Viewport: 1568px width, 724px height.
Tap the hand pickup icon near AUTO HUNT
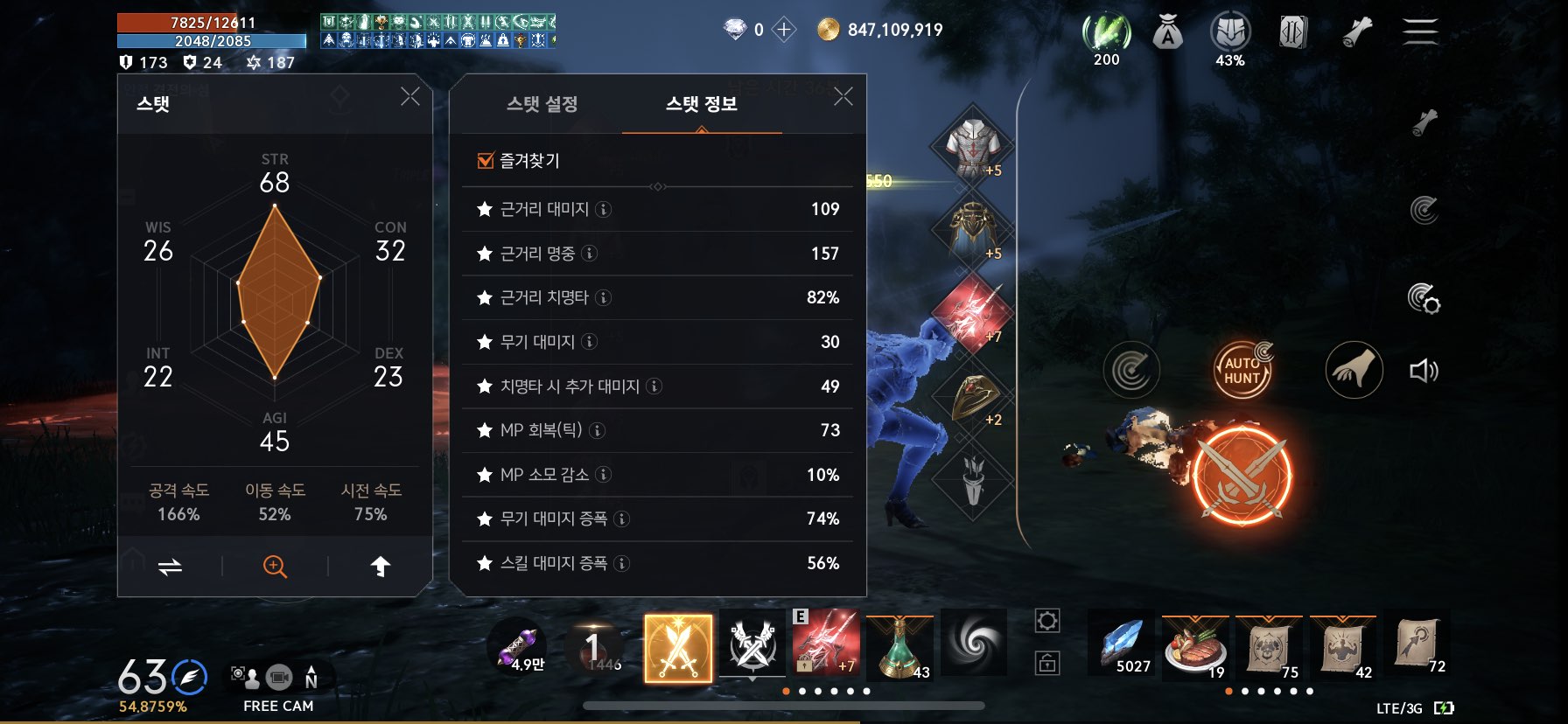click(1354, 370)
